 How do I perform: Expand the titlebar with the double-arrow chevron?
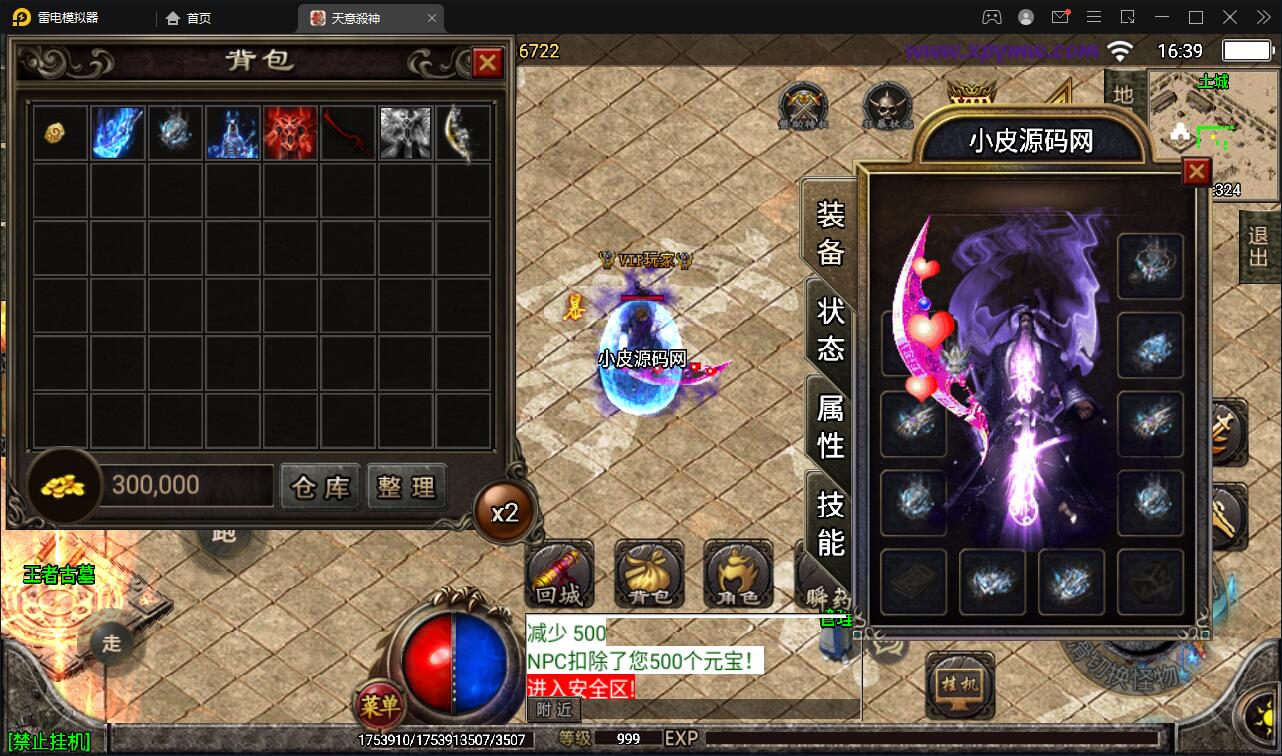(1262, 17)
